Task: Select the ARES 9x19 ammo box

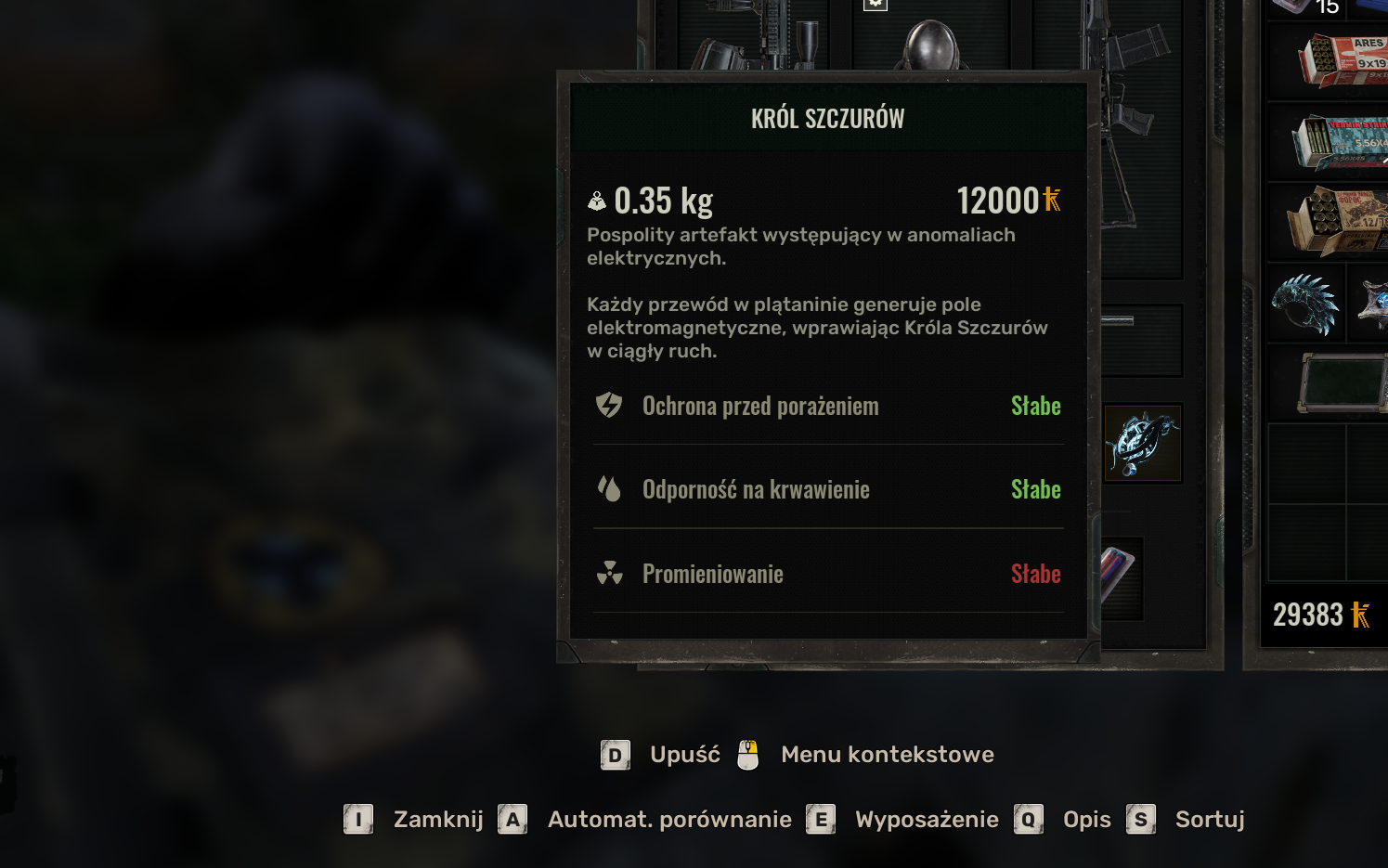Action: pos(1343,60)
